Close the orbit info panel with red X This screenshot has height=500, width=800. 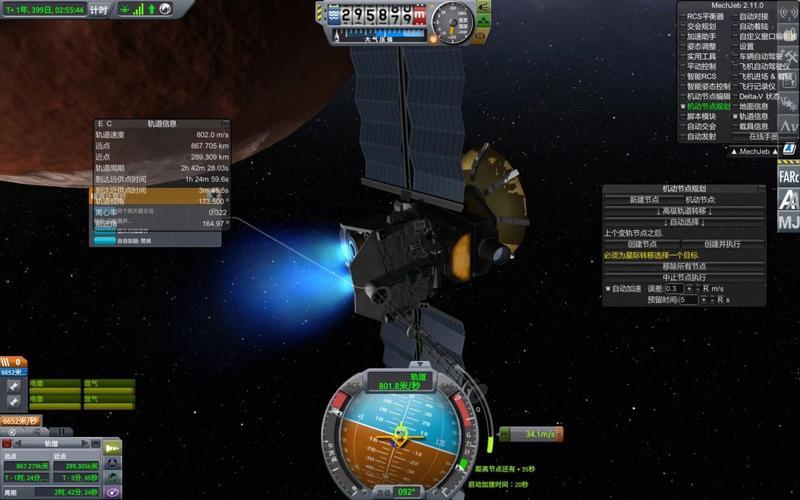pos(7,442)
